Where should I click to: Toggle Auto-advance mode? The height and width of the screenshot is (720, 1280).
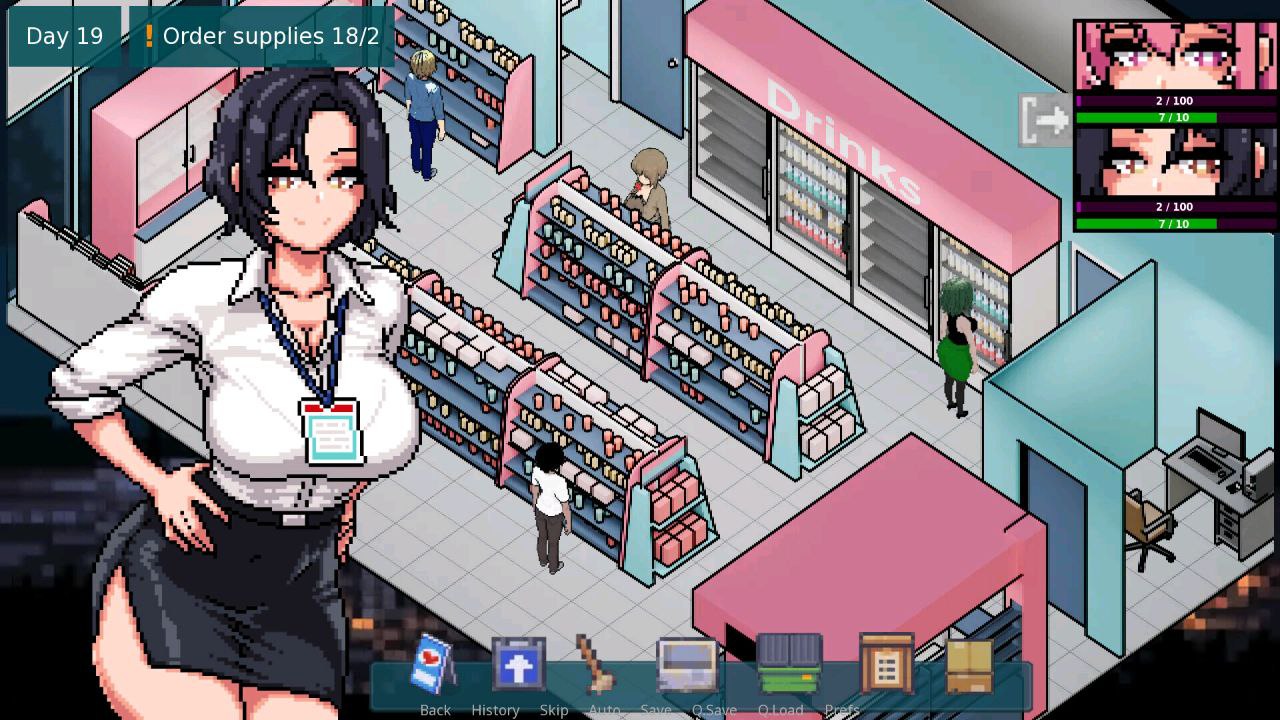(604, 709)
